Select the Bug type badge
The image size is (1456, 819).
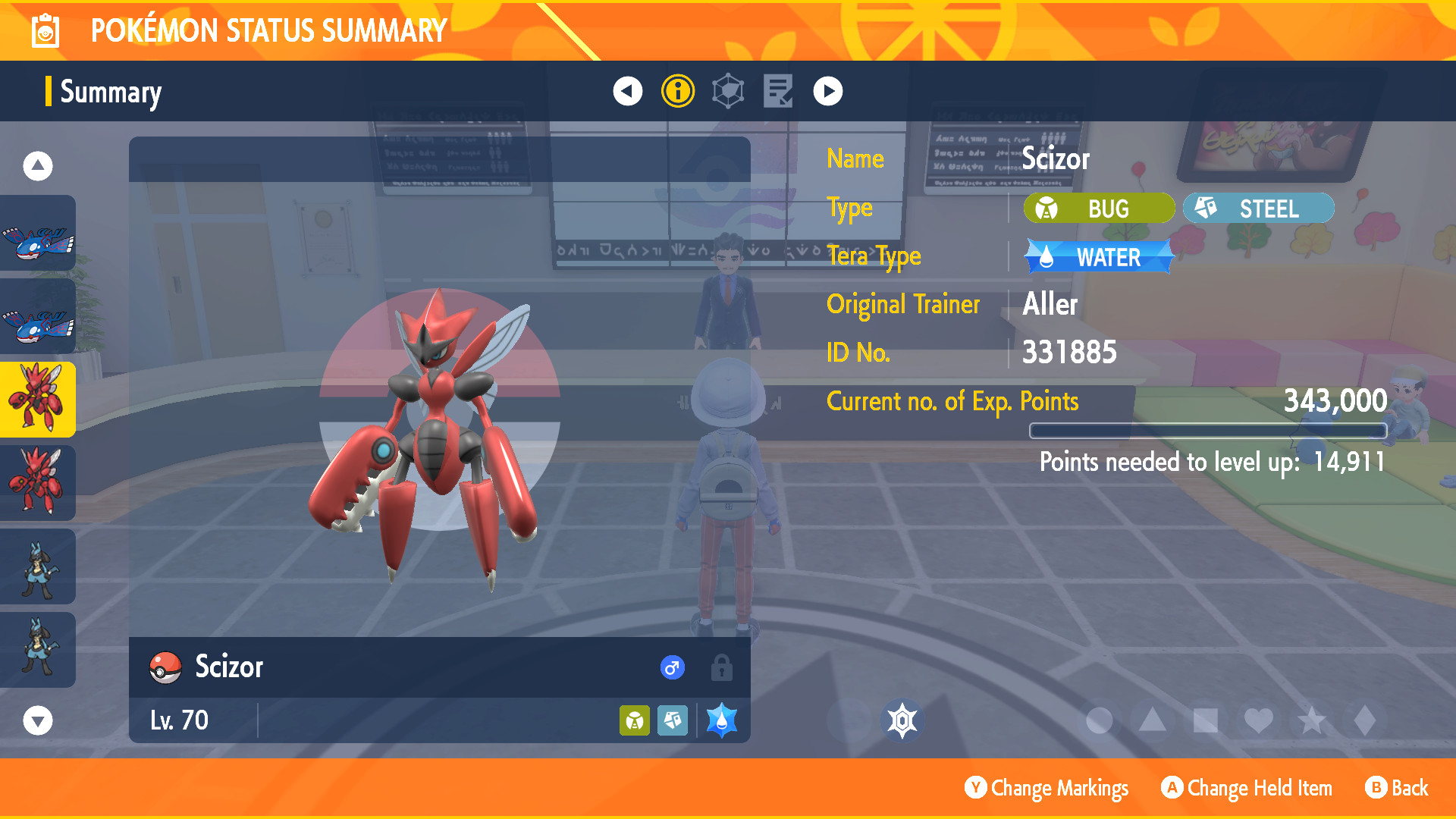[x=1099, y=208]
